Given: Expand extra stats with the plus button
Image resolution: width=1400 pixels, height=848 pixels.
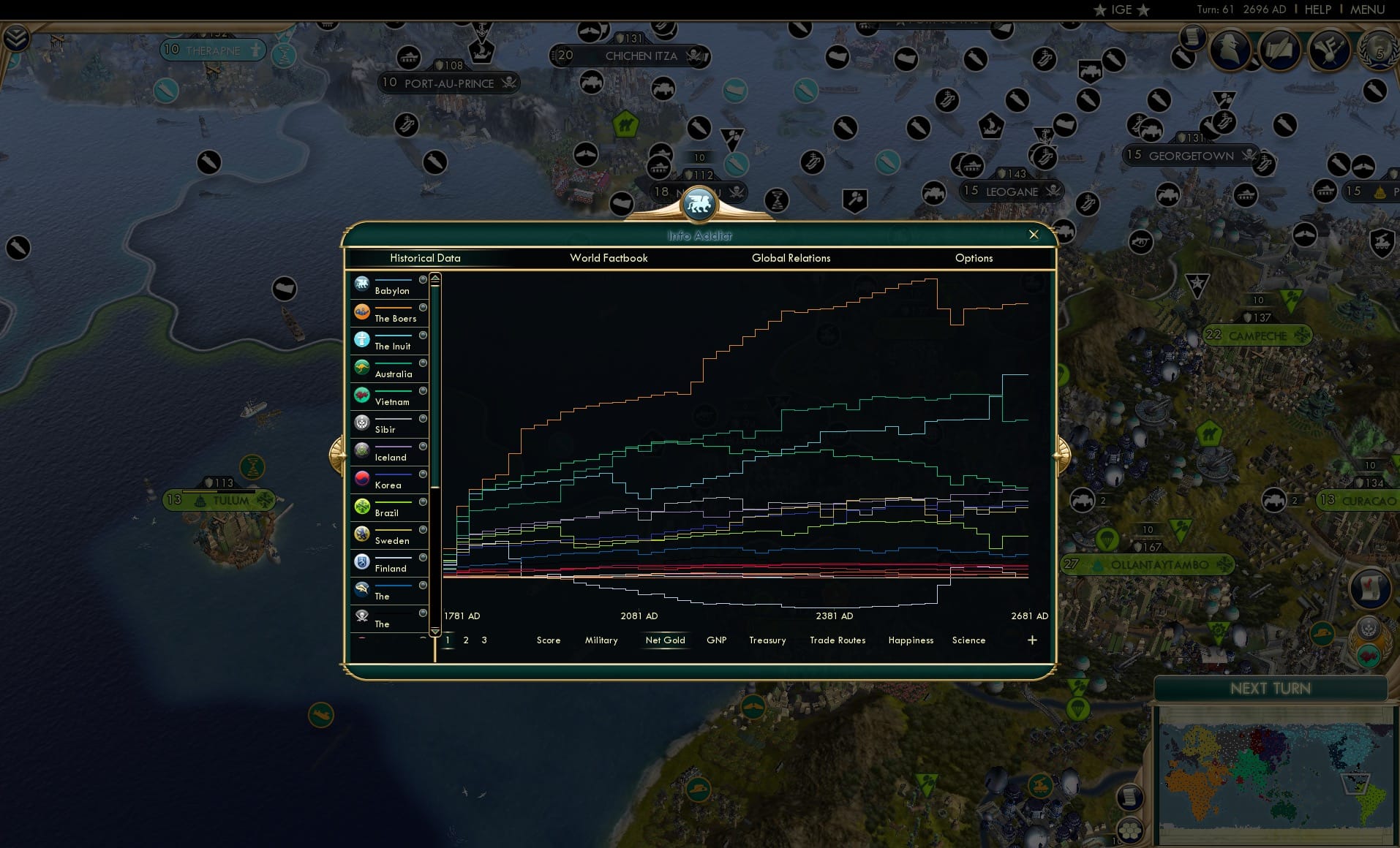Looking at the screenshot, I should coord(1032,640).
